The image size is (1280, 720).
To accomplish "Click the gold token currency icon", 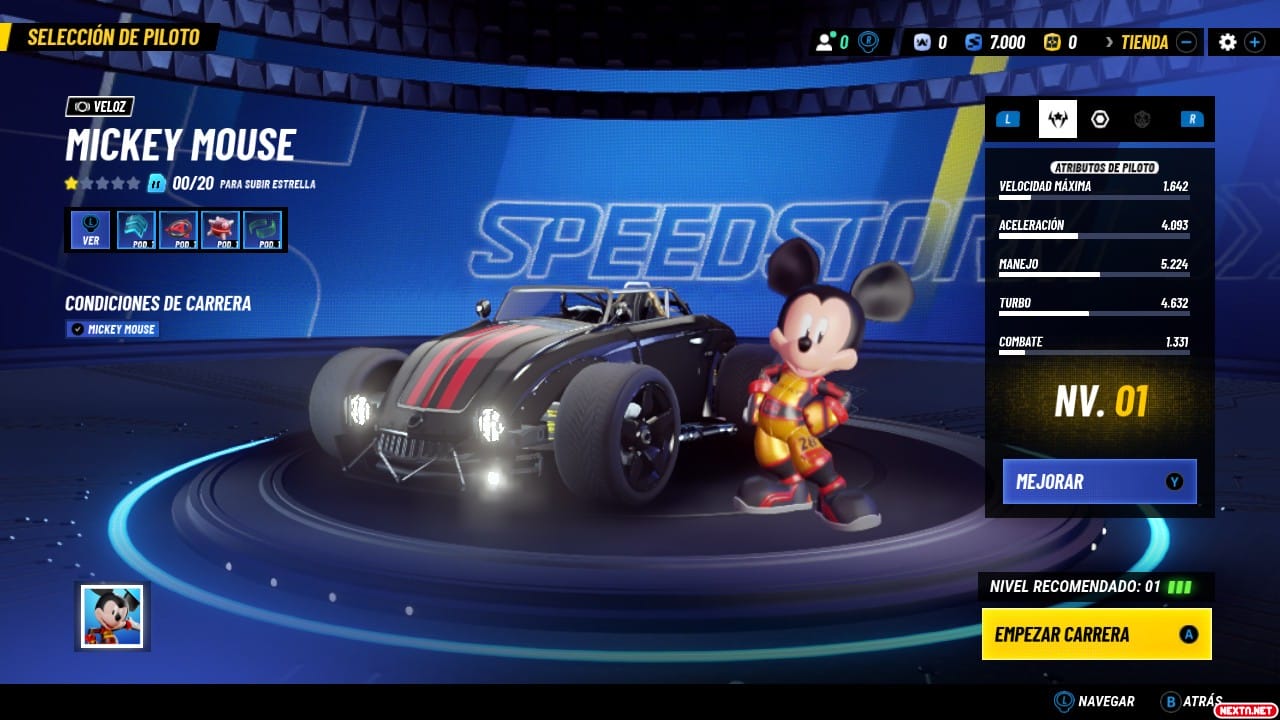I will [x=1051, y=42].
